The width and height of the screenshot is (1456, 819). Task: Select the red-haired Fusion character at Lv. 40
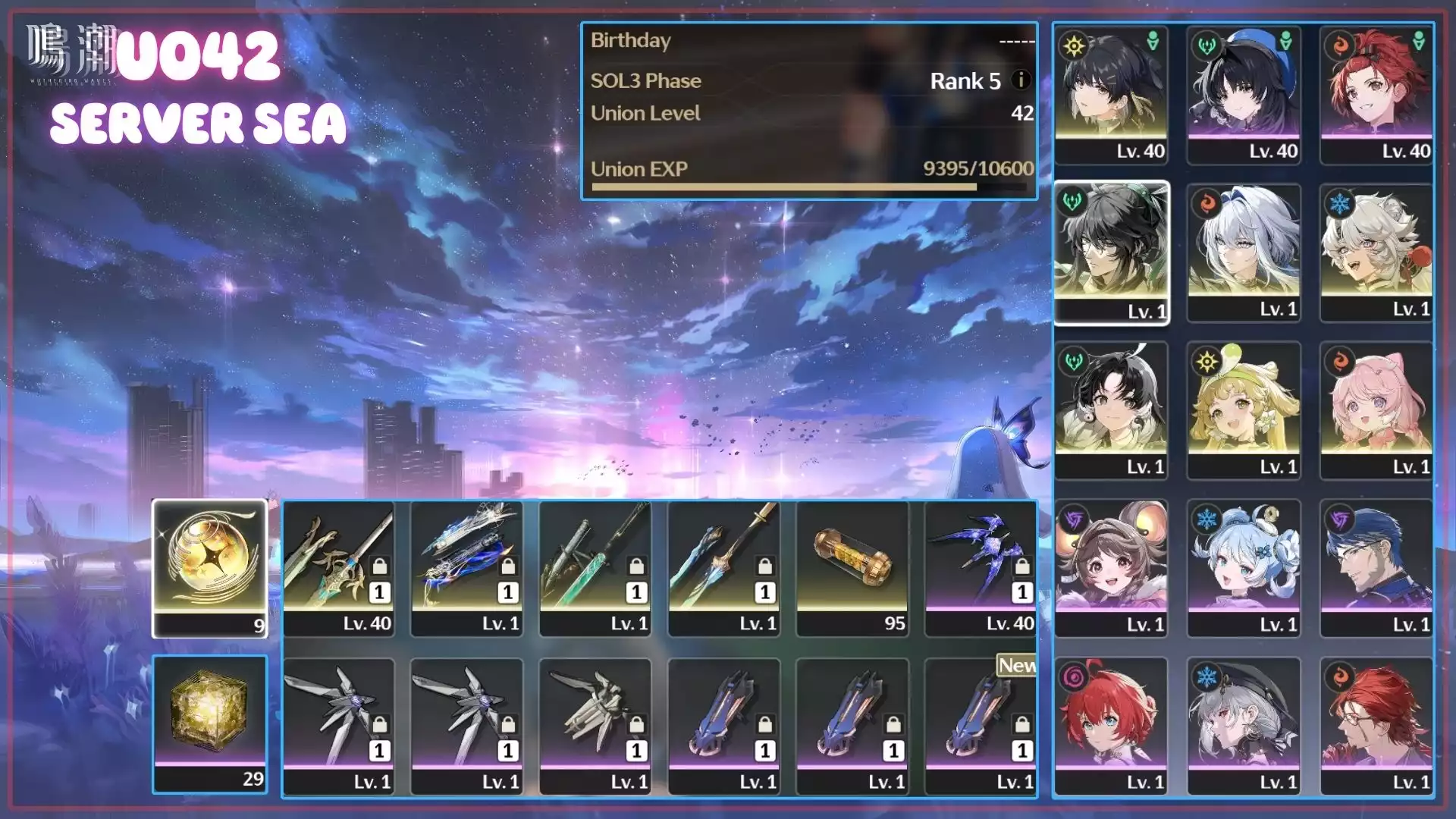[1376, 95]
